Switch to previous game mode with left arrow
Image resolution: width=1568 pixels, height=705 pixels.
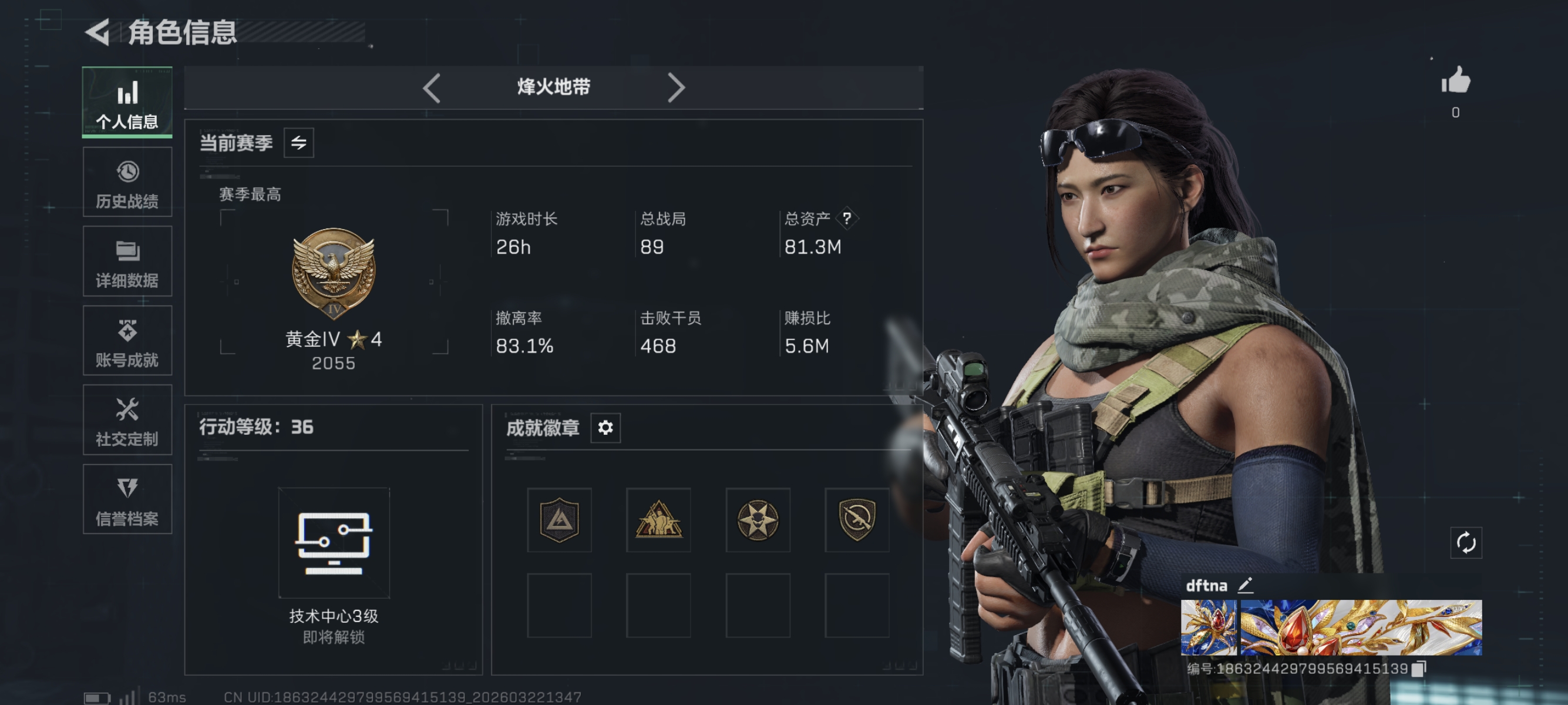(x=432, y=88)
